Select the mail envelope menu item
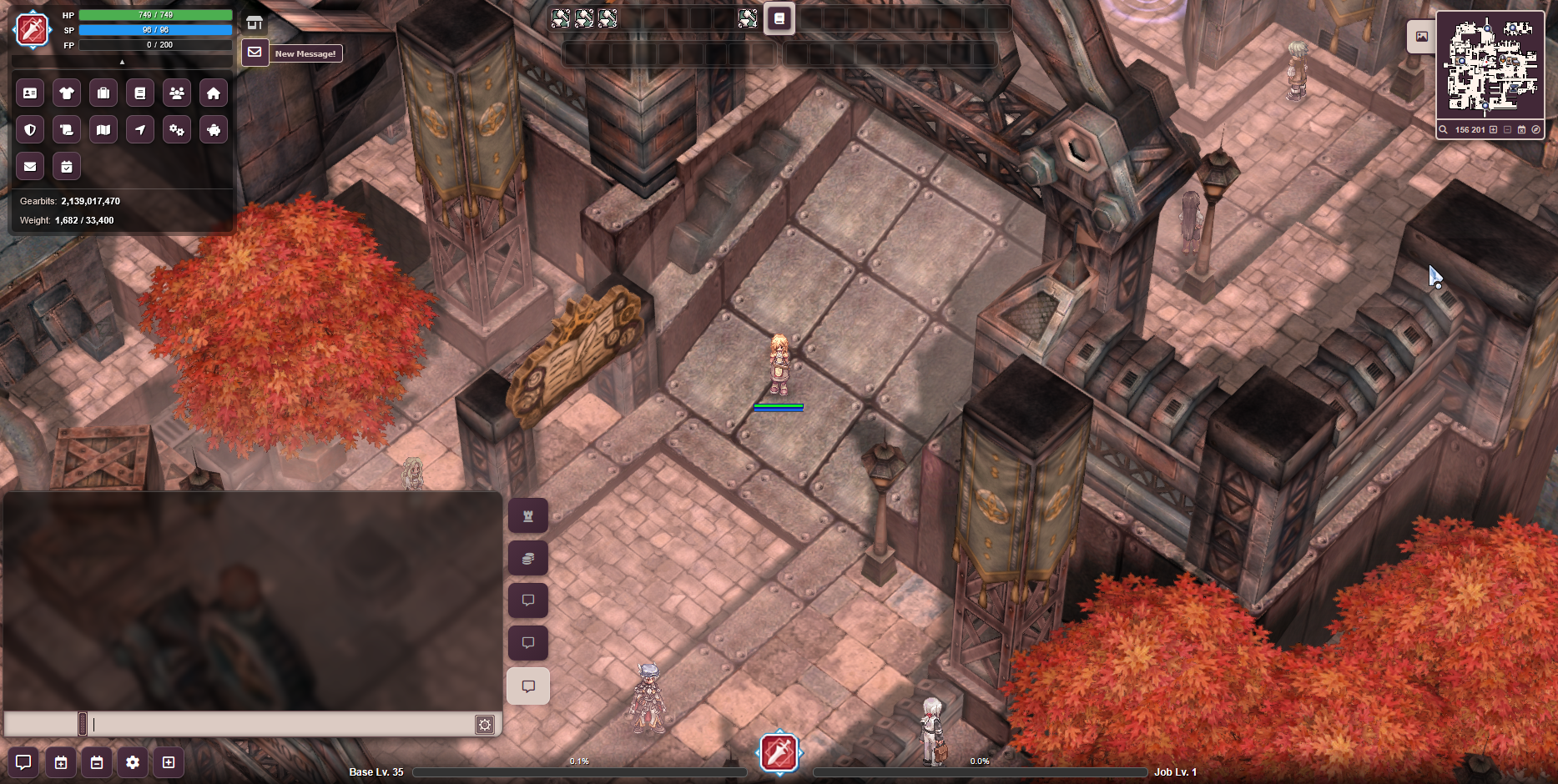The width and height of the screenshot is (1558, 784). tap(30, 166)
